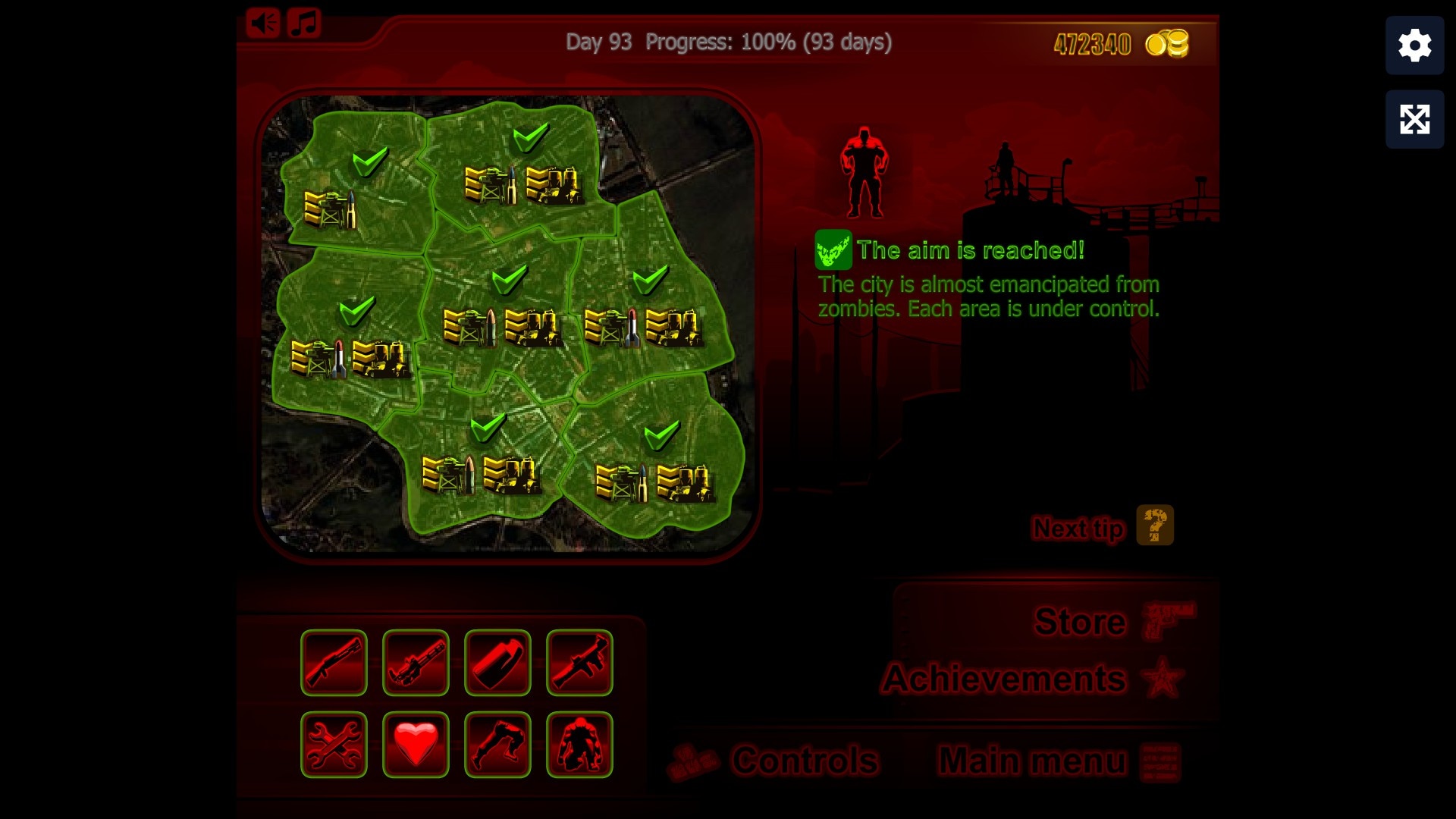Select the central map district
Image resolution: width=1456 pixels, height=819 pixels.
point(500,311)
